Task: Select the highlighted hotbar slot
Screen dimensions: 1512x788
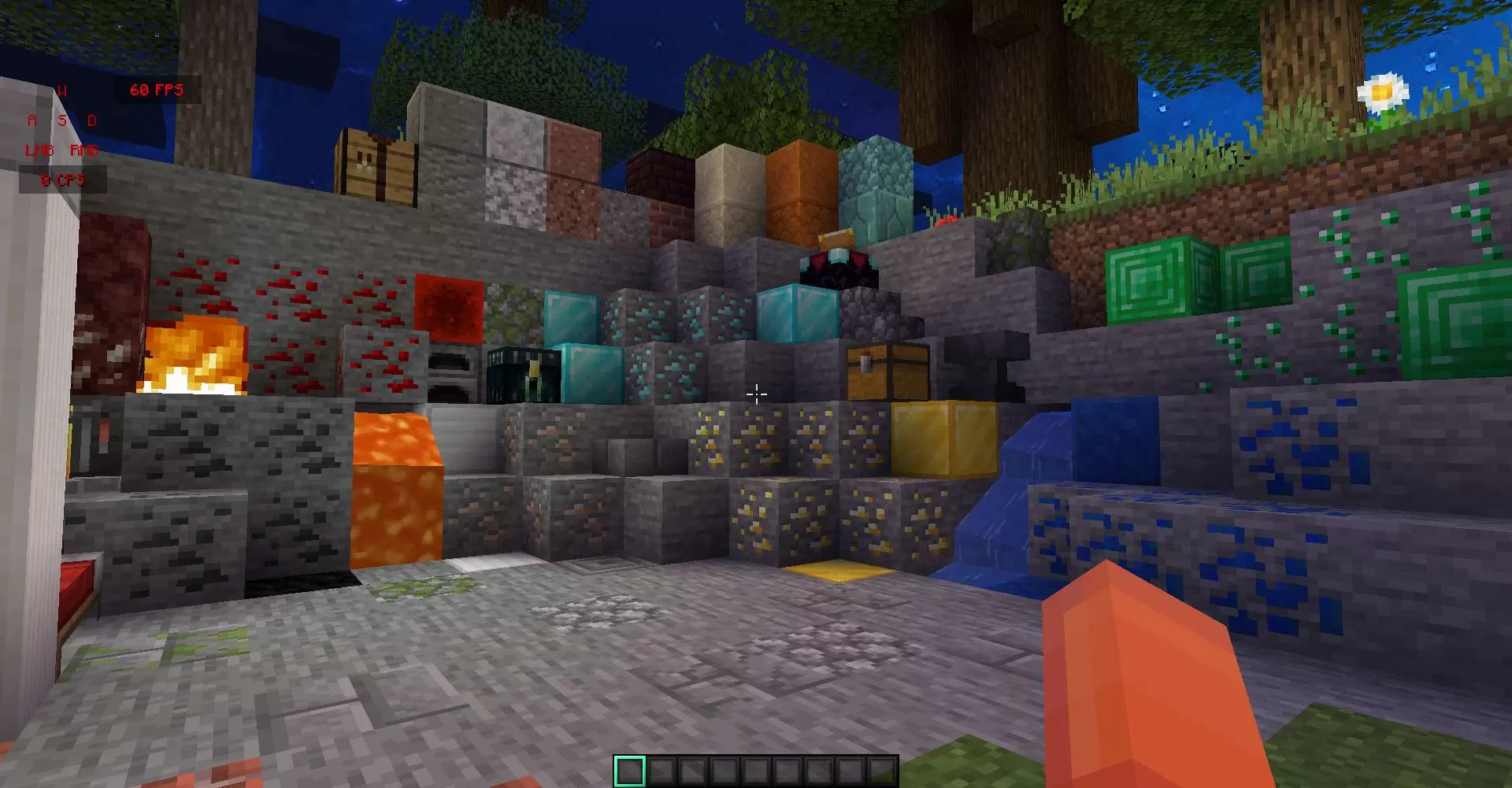Action: (x=629, y=771)
